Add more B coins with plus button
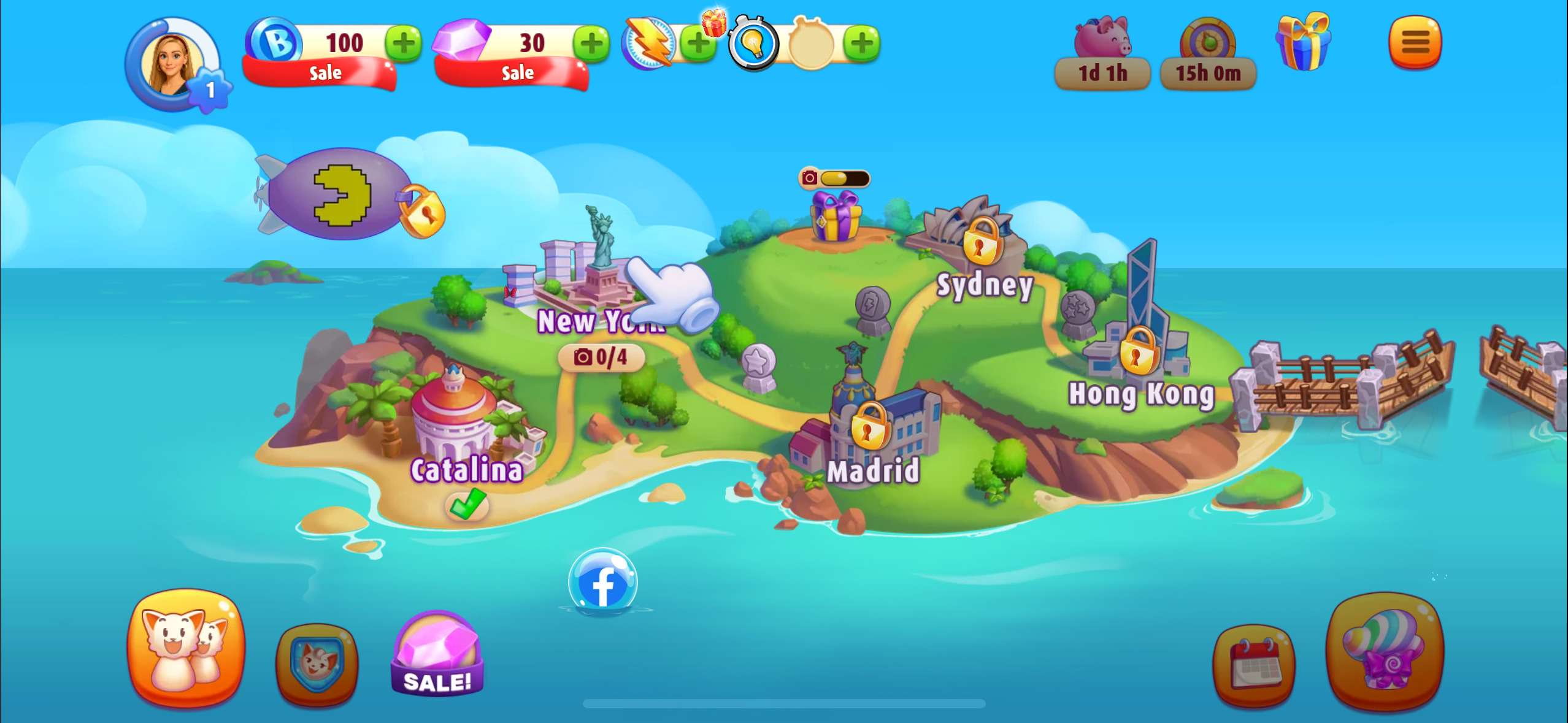 (x=403, y=43)
